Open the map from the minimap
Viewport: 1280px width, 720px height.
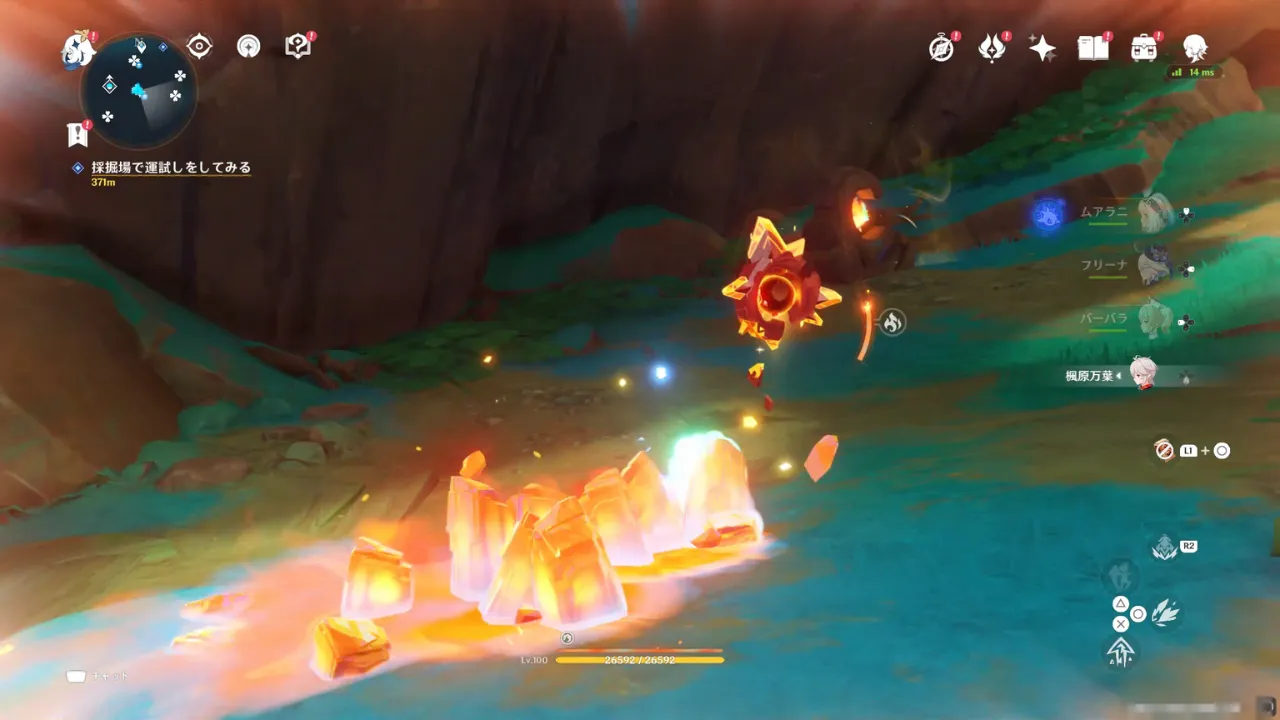[140, 91]
